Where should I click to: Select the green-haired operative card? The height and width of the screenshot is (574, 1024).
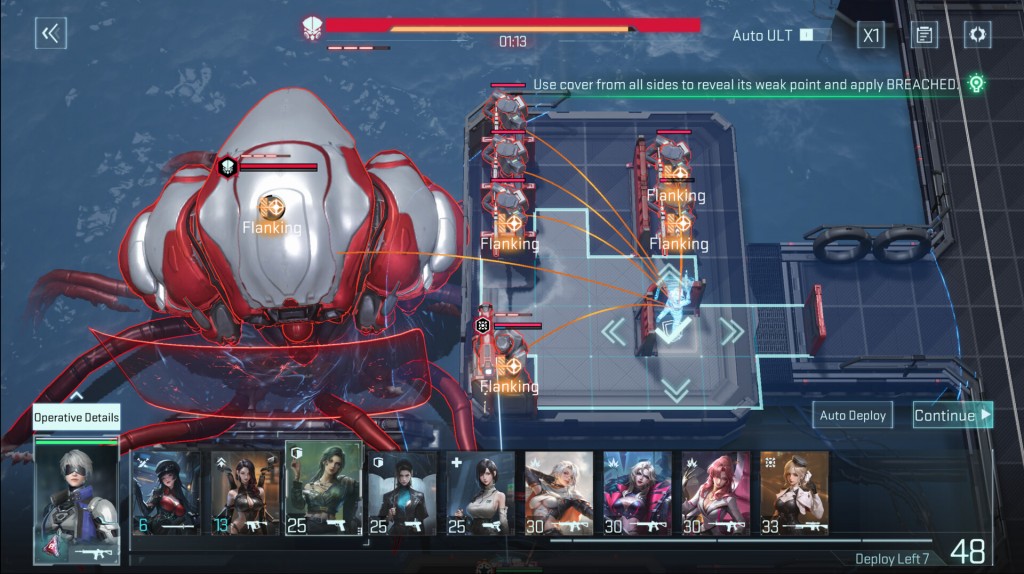(324, 490)
